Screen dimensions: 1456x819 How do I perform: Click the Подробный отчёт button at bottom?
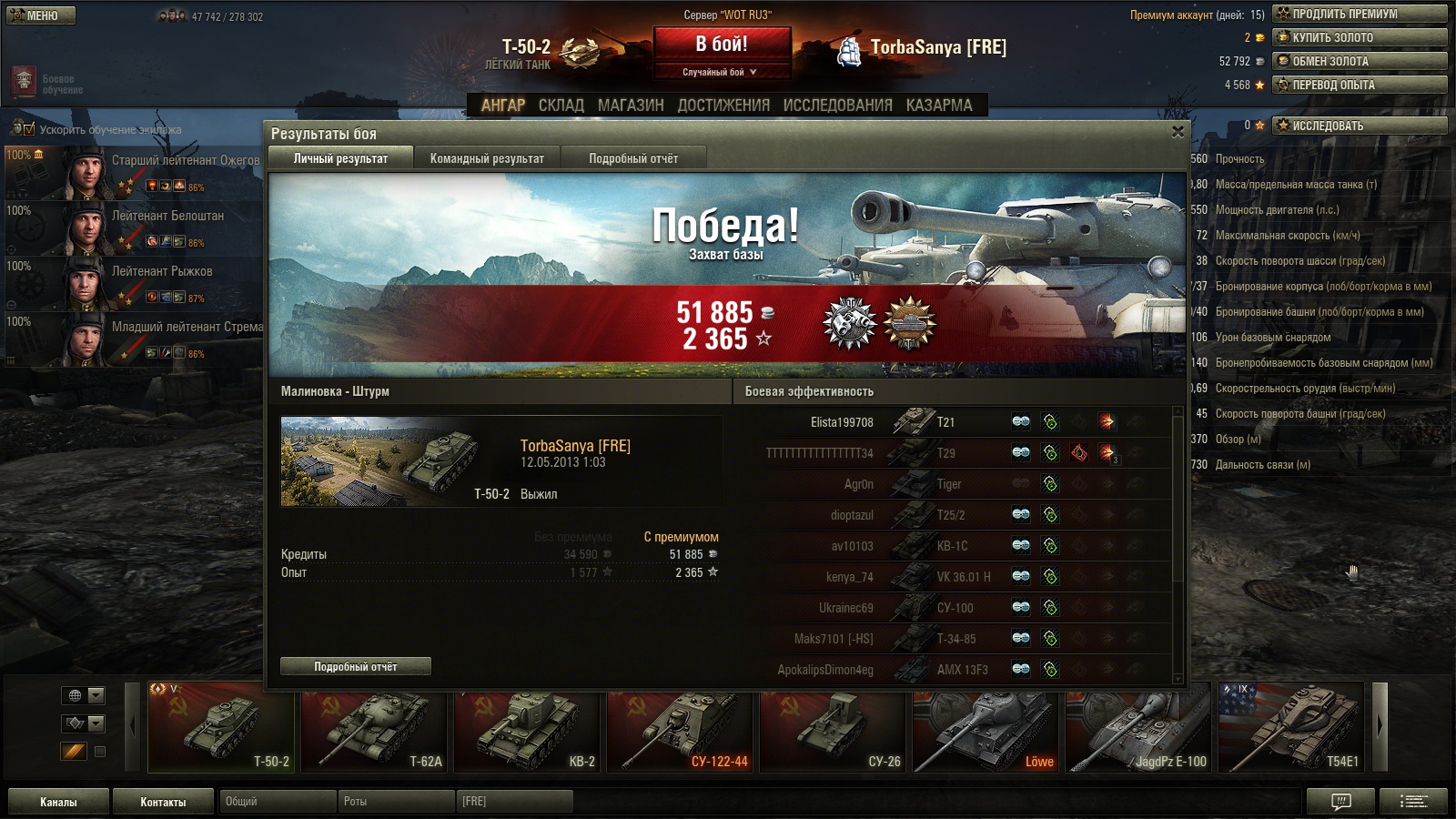click(x=356, y=667)
